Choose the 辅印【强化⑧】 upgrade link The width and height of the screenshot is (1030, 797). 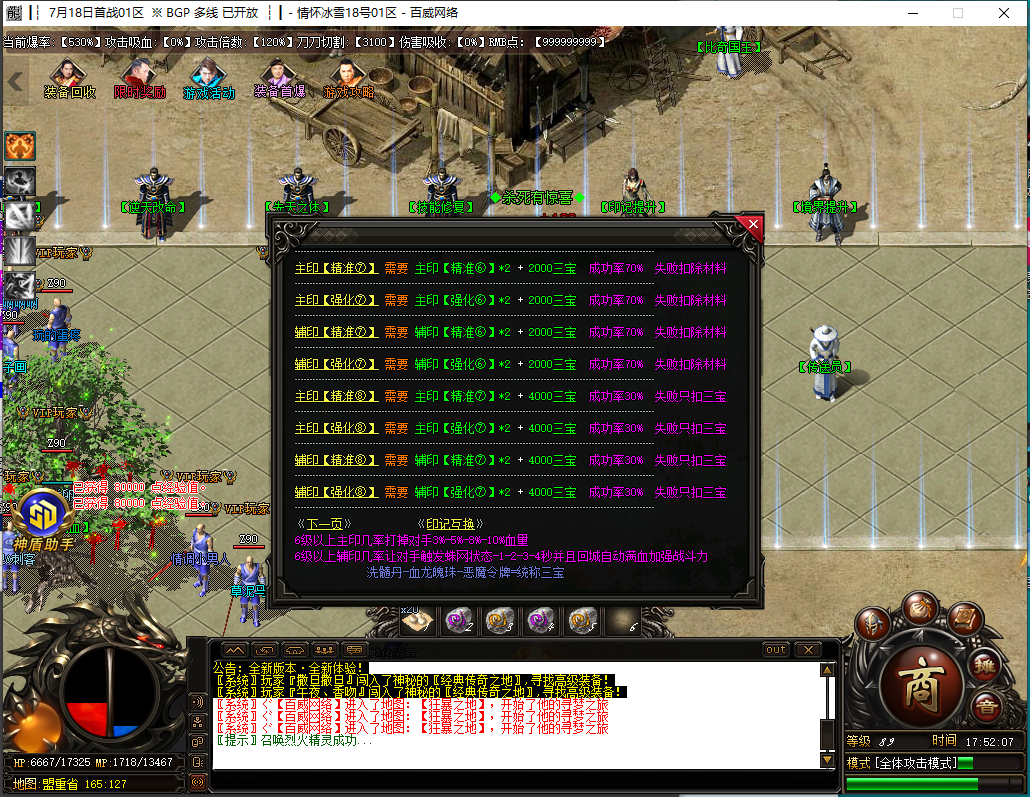click(x=336, y=493)
